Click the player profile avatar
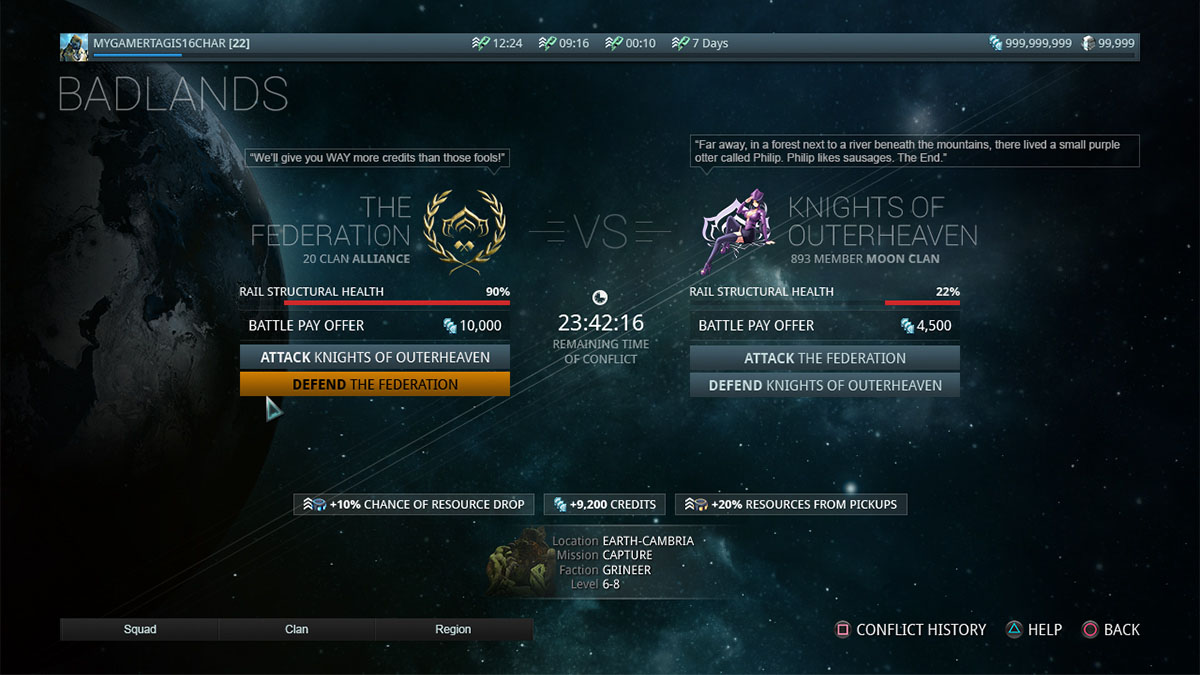 (x=74, y=46)
